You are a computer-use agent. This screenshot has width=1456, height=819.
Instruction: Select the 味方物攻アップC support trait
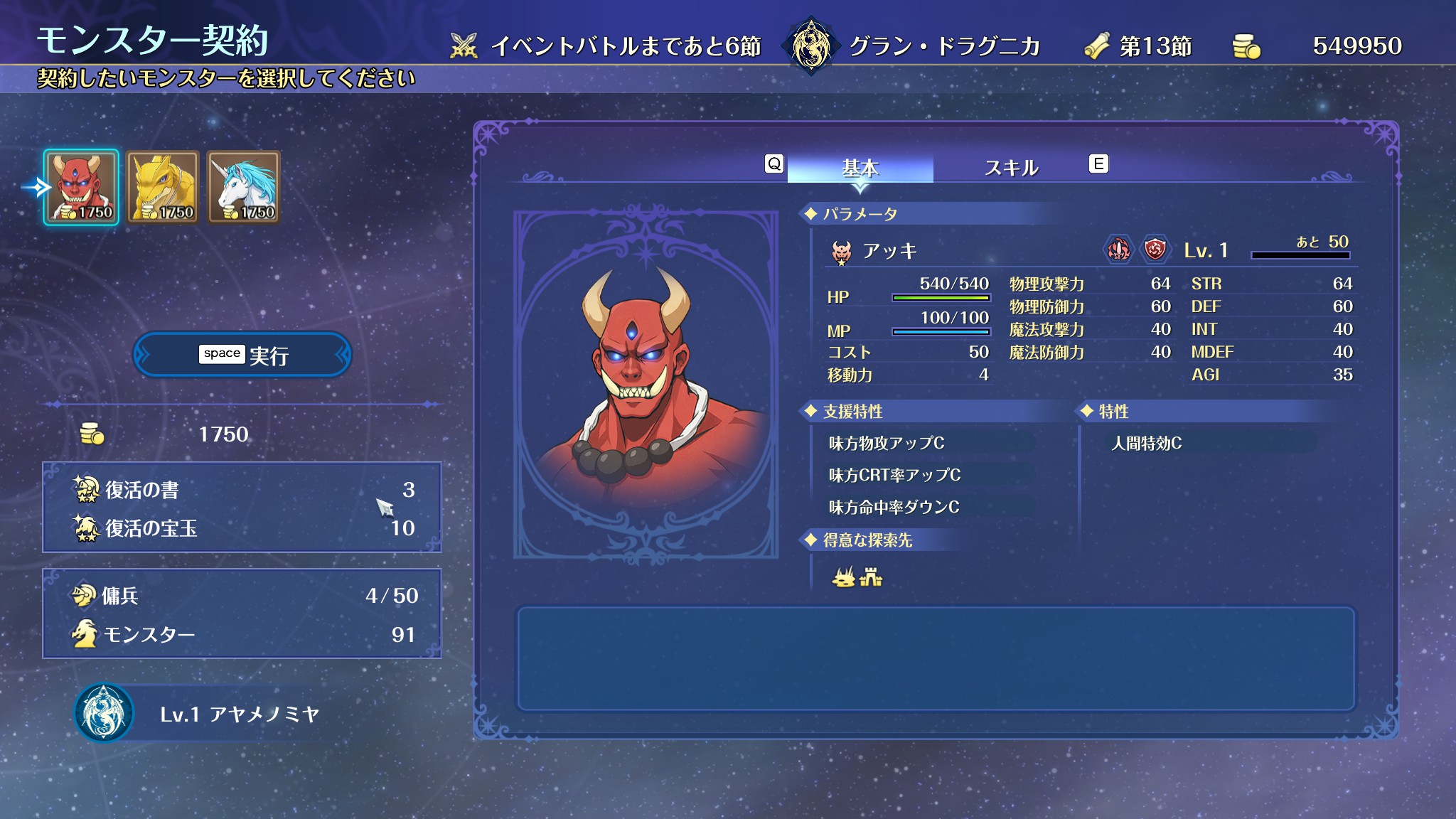887,444
